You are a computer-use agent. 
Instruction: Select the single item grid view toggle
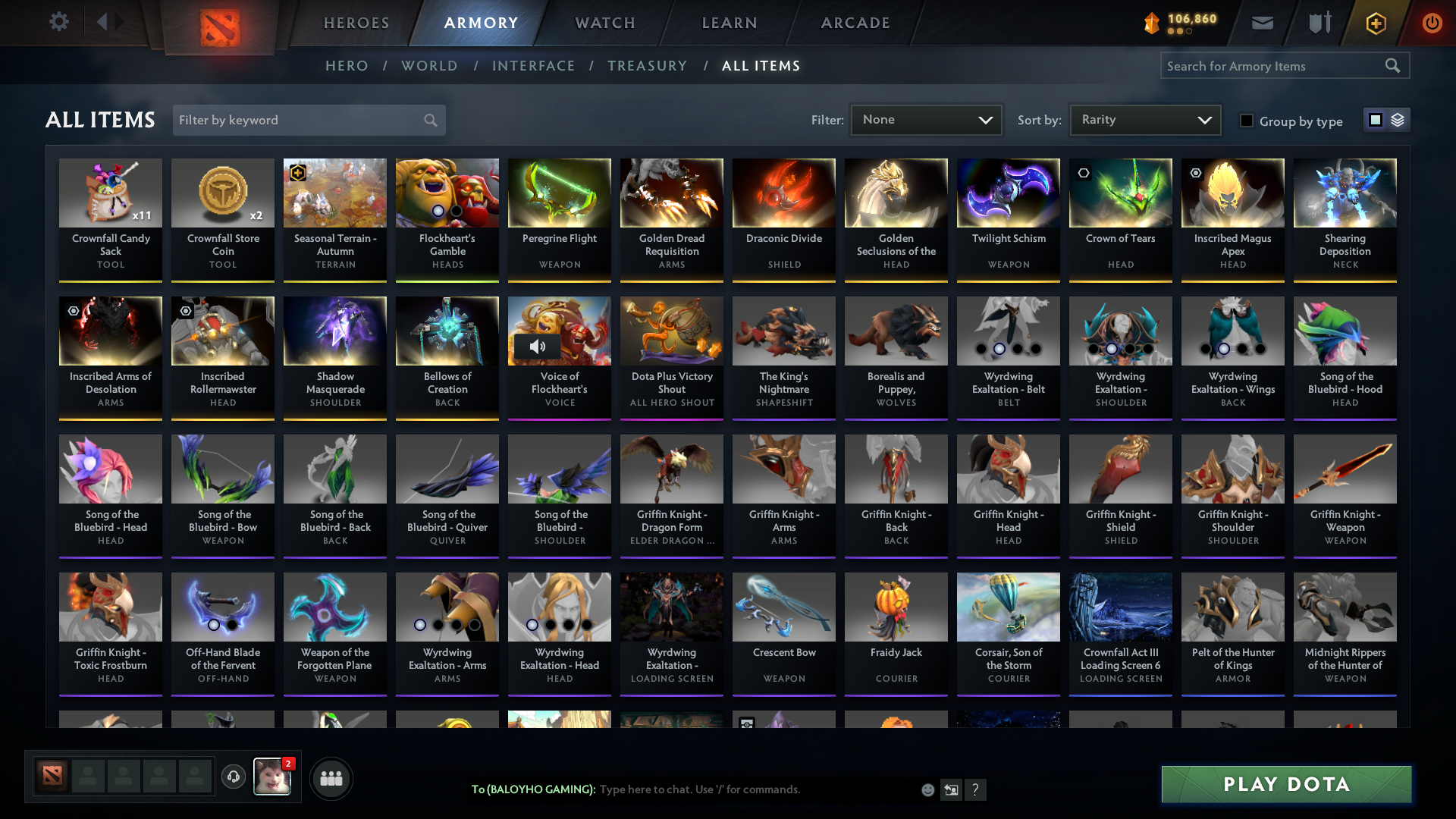click(1376, 120)
